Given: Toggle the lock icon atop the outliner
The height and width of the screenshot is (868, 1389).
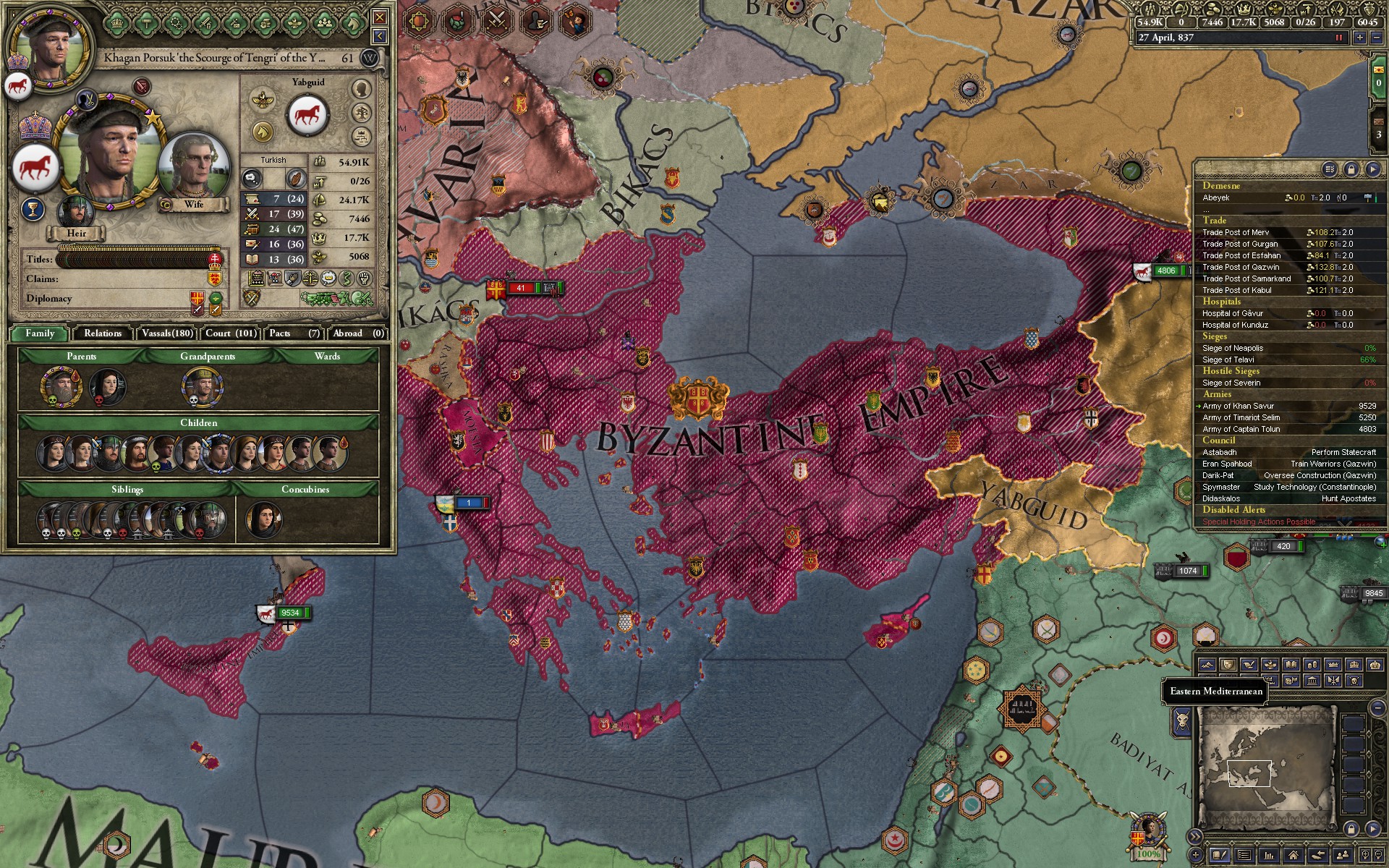Looking at the screenshot, I should [x=1351, y=169].
